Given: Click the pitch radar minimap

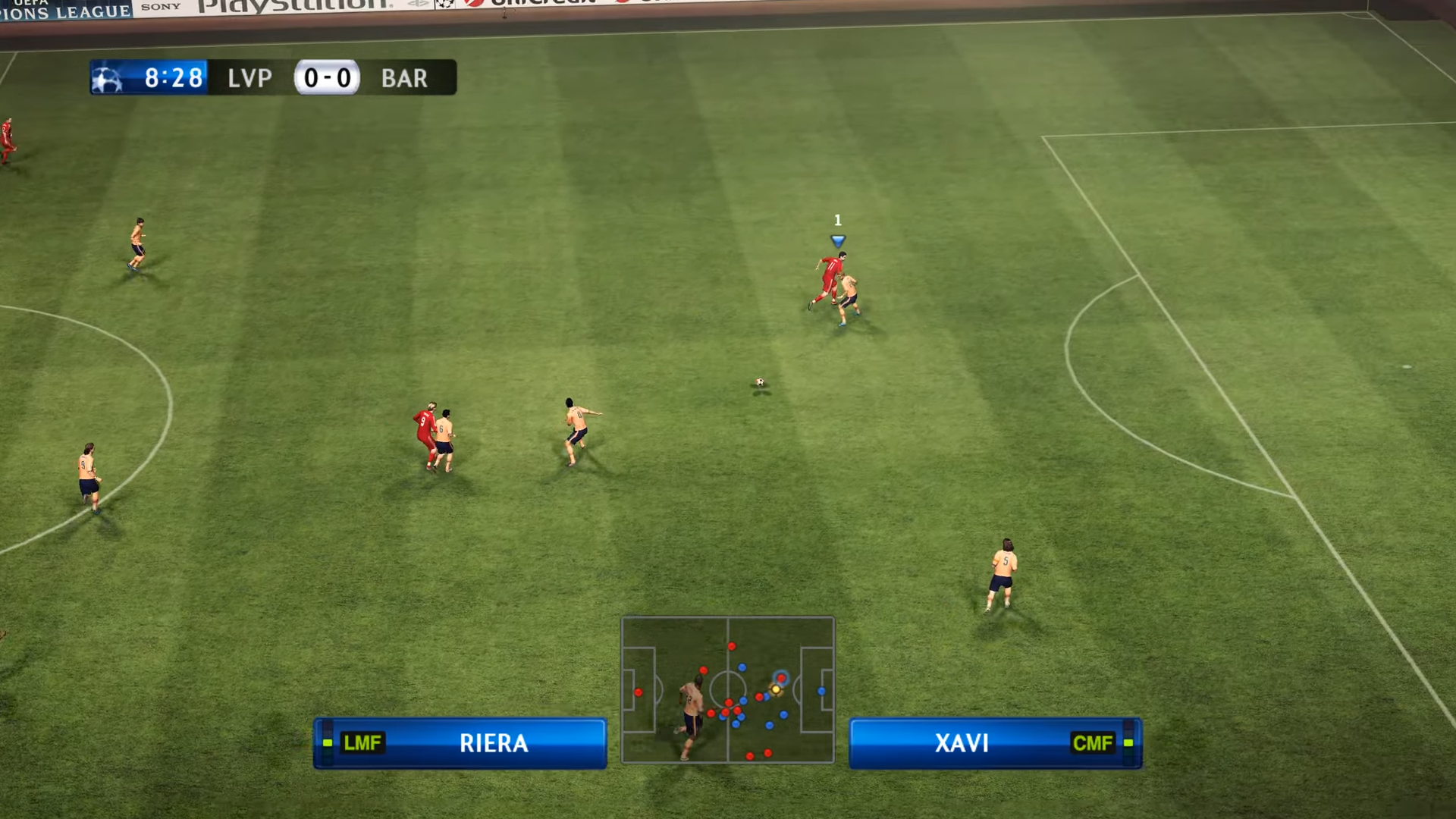Looking at the screenshot, I should point(727,689).
